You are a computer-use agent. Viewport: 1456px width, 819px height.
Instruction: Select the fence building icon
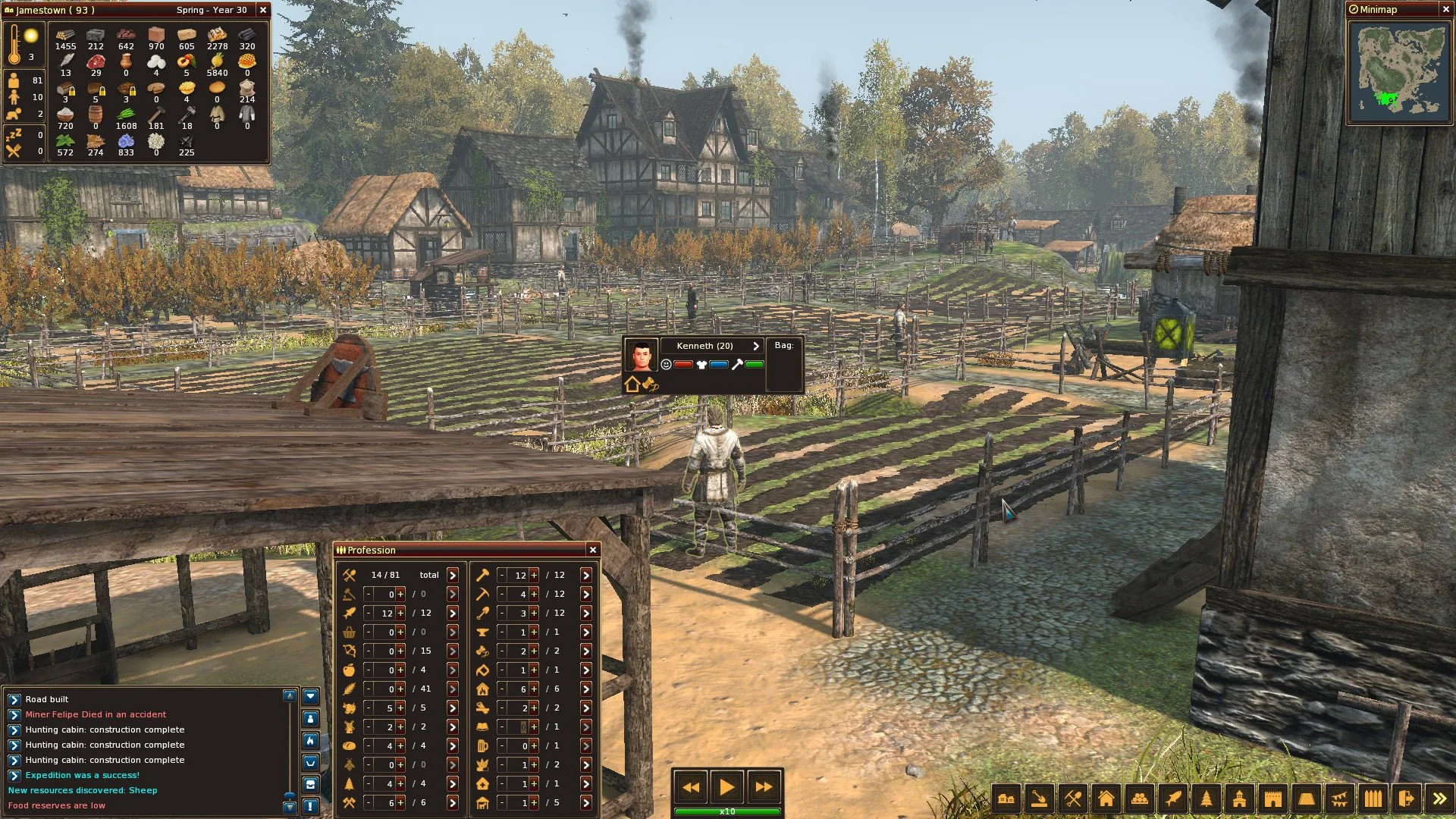pyautogui.click(x=1373, y=798)
